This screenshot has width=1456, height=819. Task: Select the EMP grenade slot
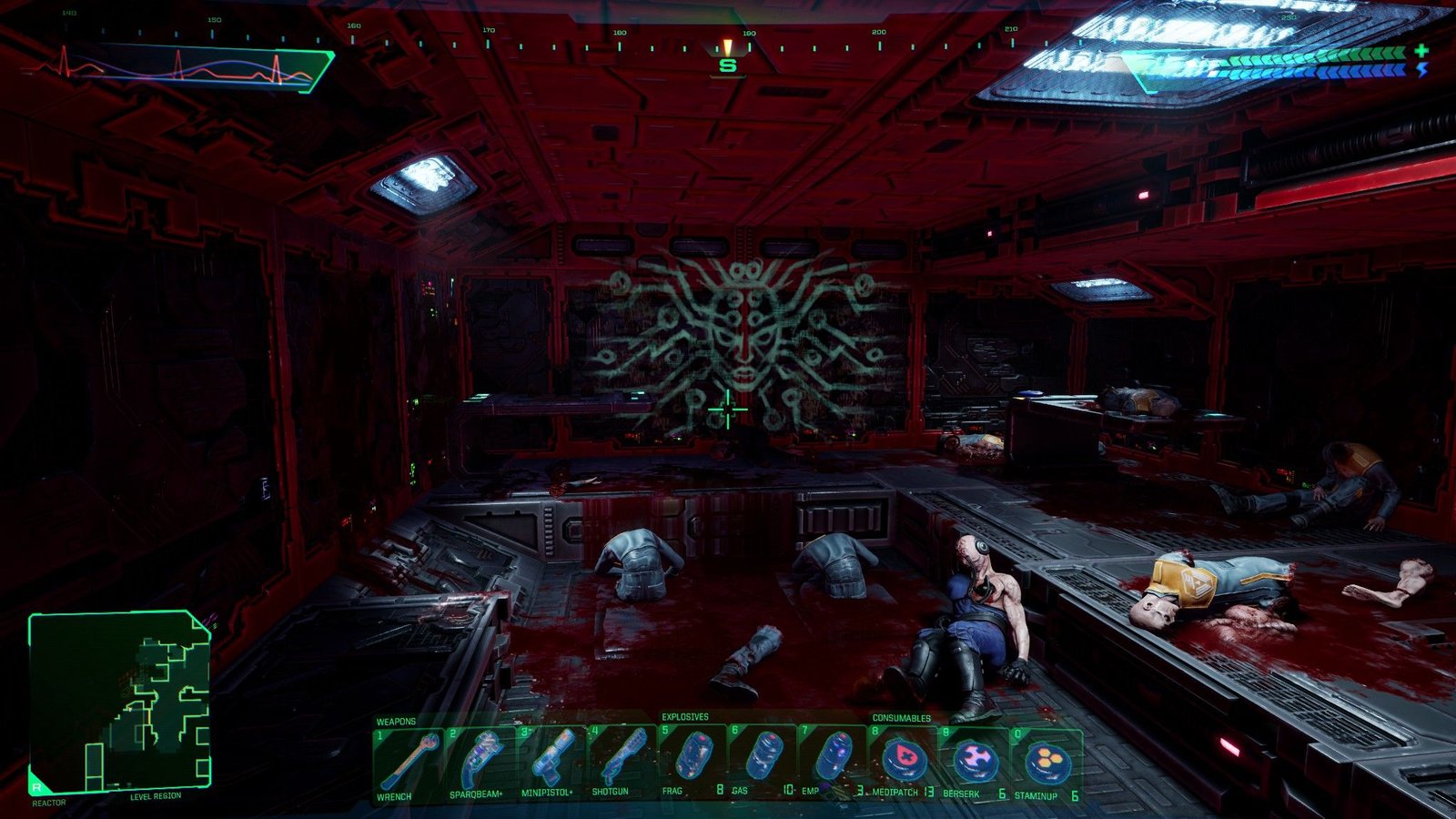833,759
